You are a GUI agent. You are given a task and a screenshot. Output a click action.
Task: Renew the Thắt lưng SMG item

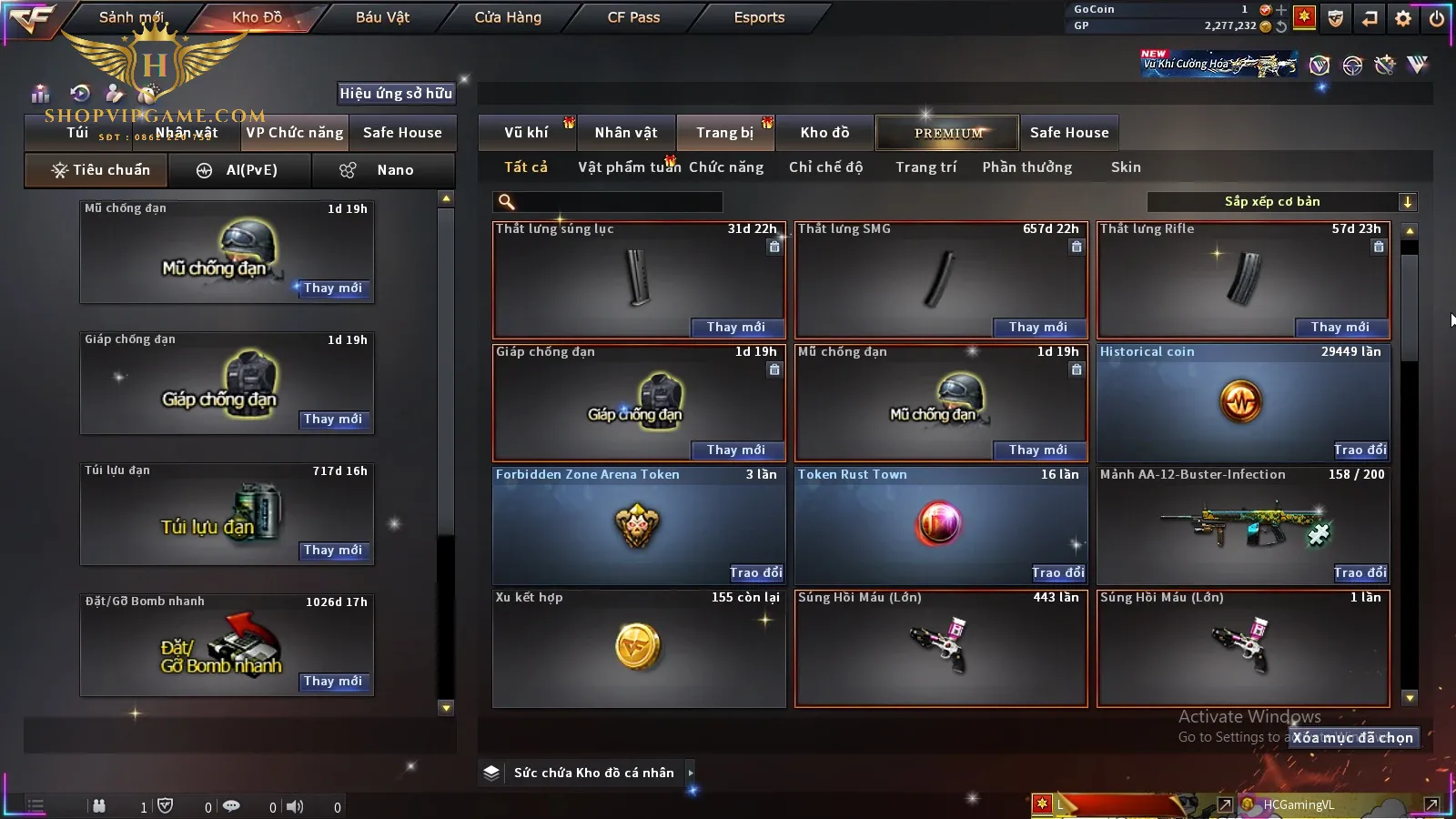(1038, 327)
